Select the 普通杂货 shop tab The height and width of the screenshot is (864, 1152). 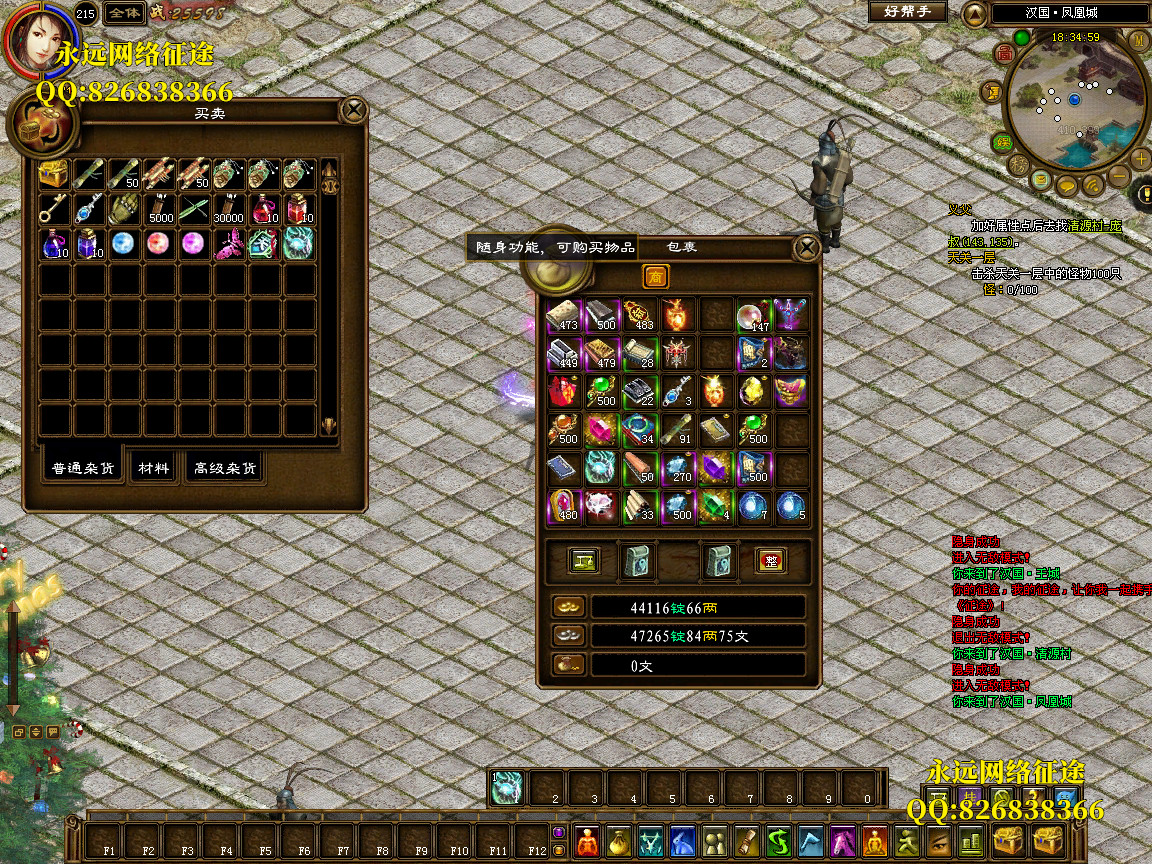tap(84, 468)
